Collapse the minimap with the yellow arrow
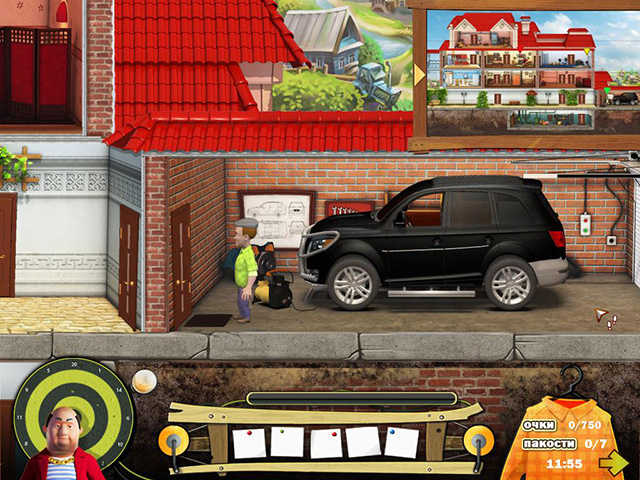The width and height of the screenshot is (640, 480). pos(419,73)
